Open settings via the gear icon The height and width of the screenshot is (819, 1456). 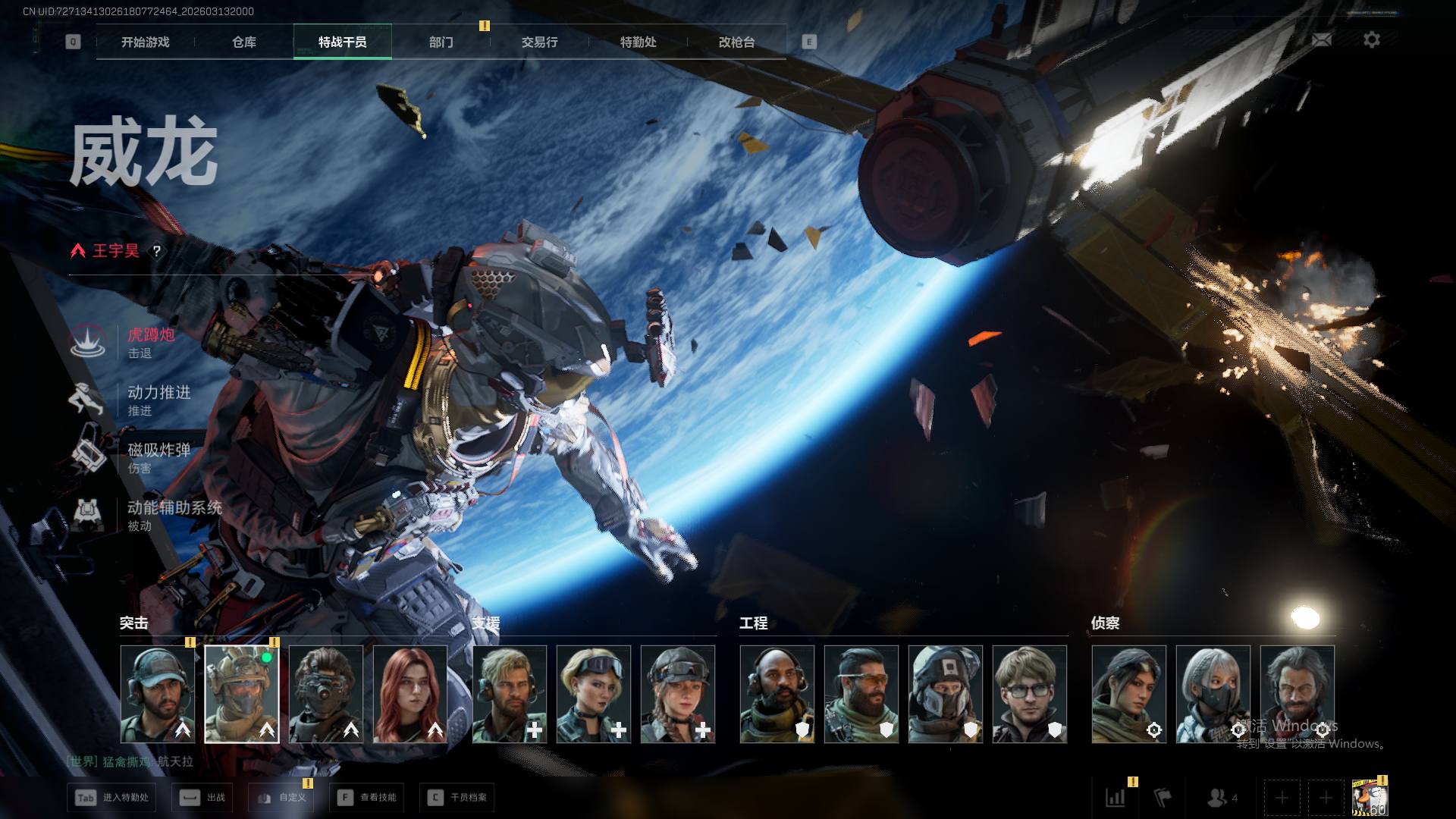pyautogui.click(x=1372, y=39)
